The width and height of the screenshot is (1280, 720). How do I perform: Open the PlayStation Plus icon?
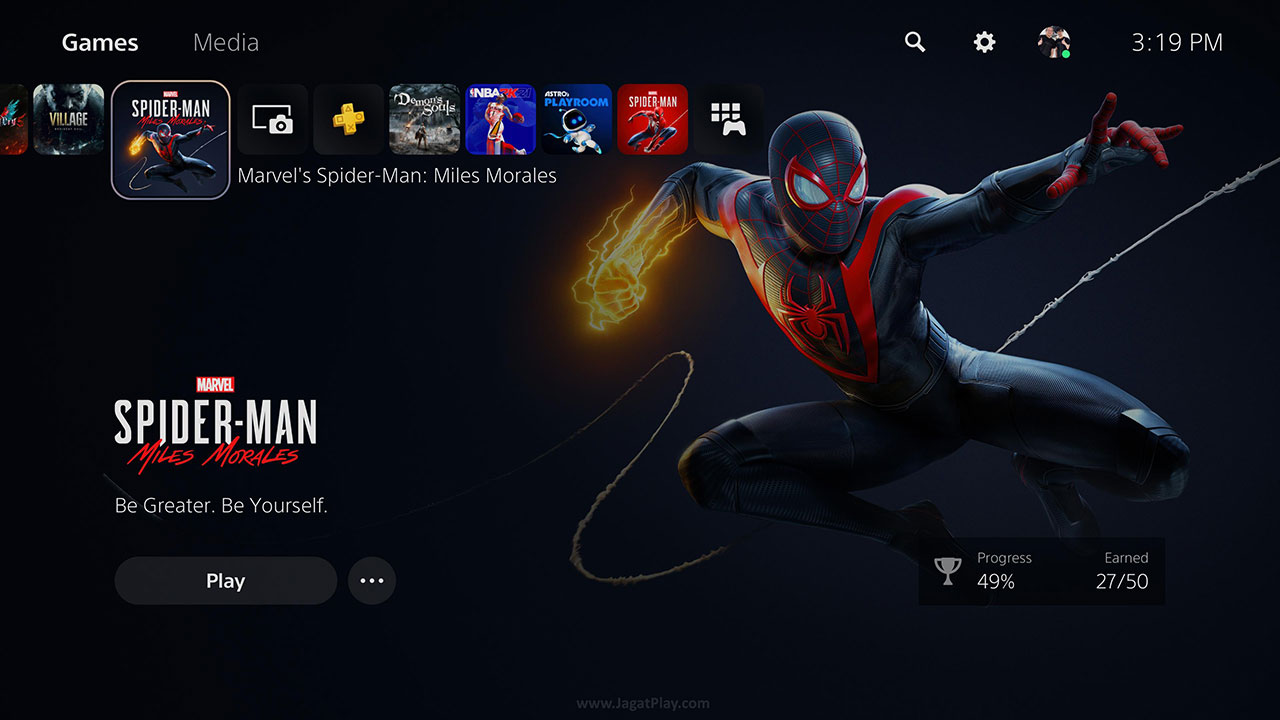(348, 119)
